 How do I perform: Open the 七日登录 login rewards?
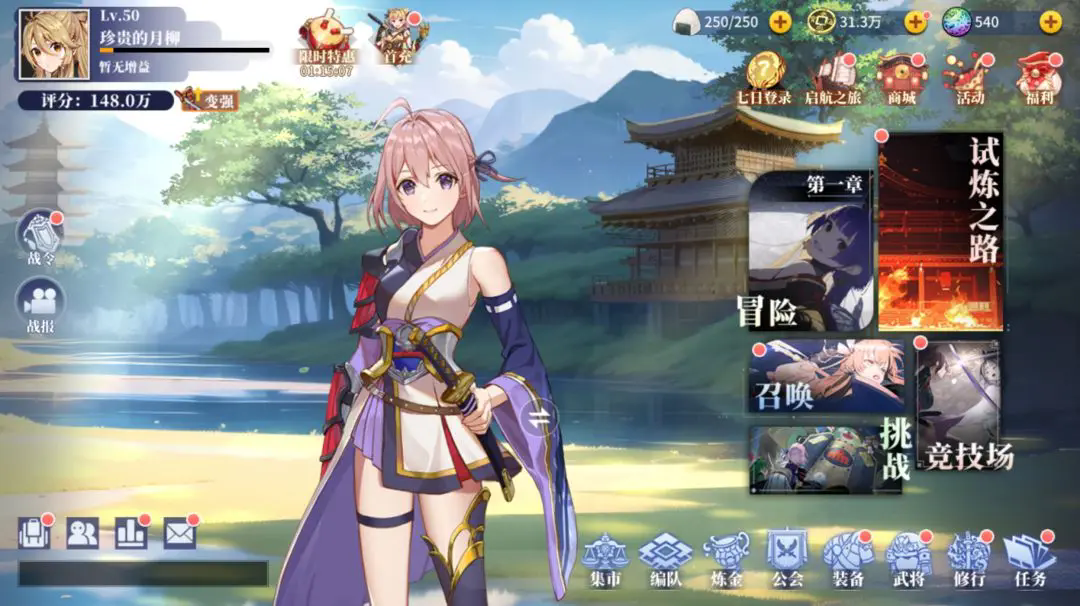[x=764, y=76]
